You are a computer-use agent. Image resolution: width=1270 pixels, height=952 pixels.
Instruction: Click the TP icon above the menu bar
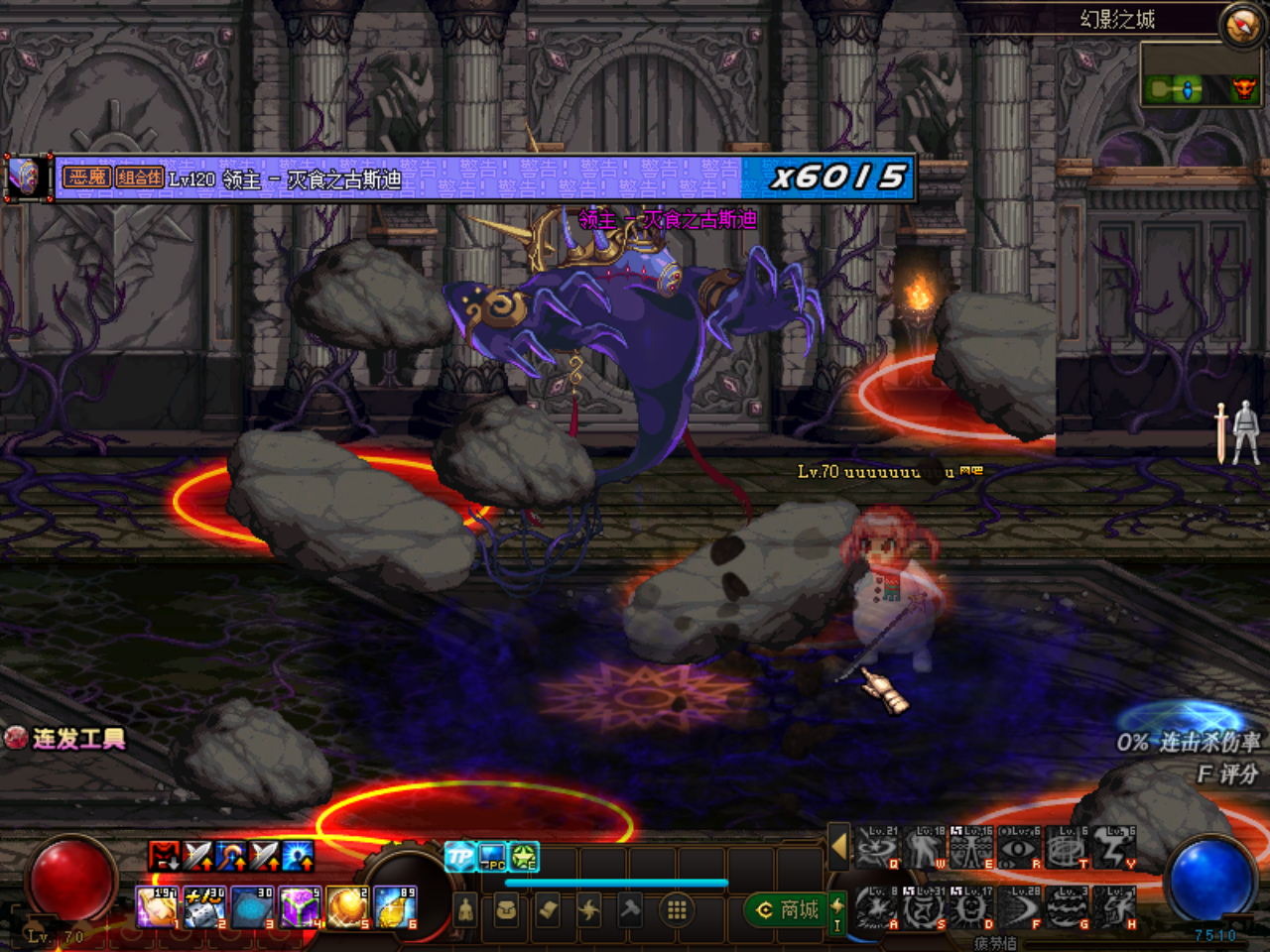[x=460, y=857]
